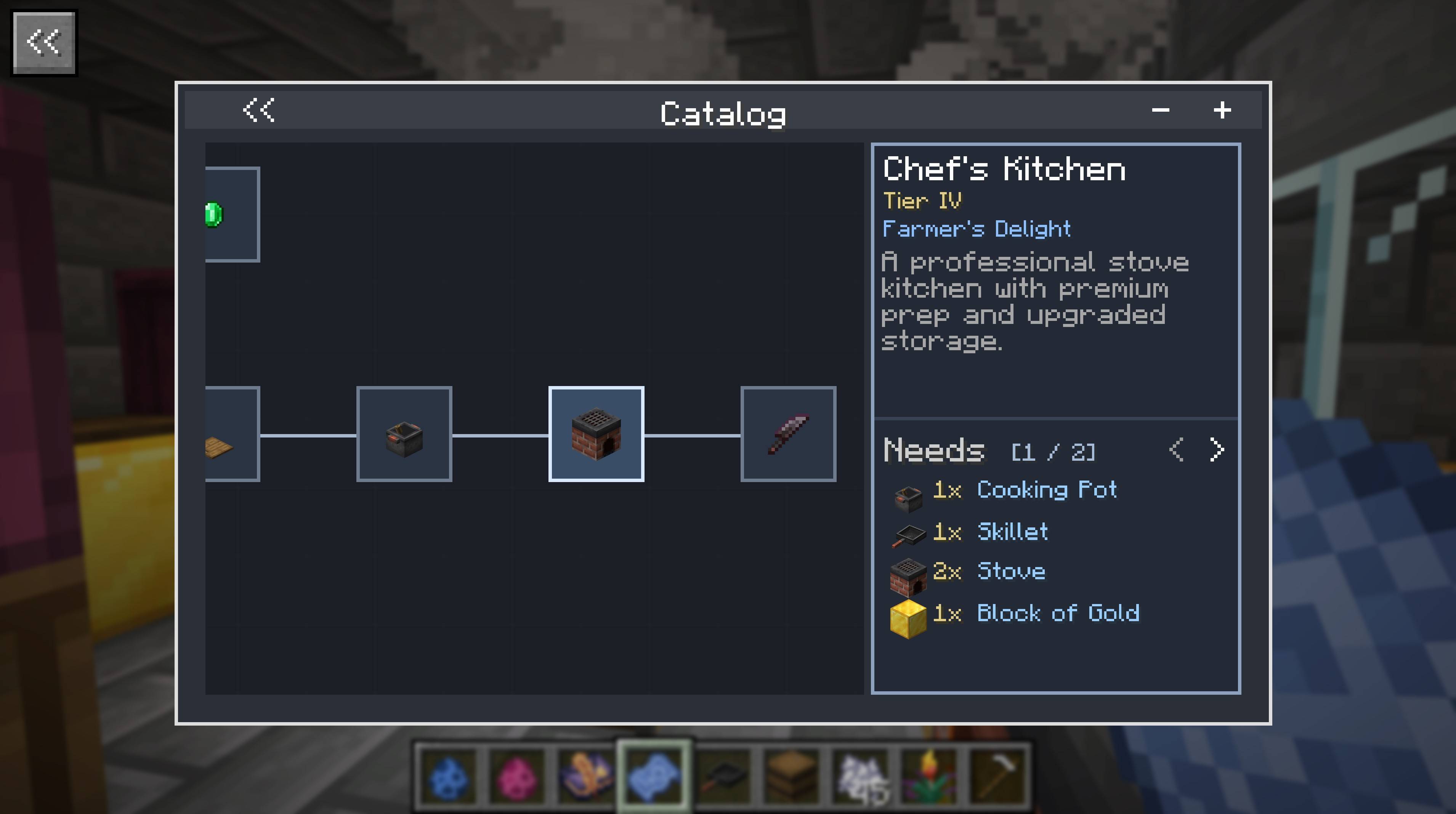Viewport: 1456px width, 814px height.
Task: Choose the wooden cutting board node
Action: tap(232, 434)
